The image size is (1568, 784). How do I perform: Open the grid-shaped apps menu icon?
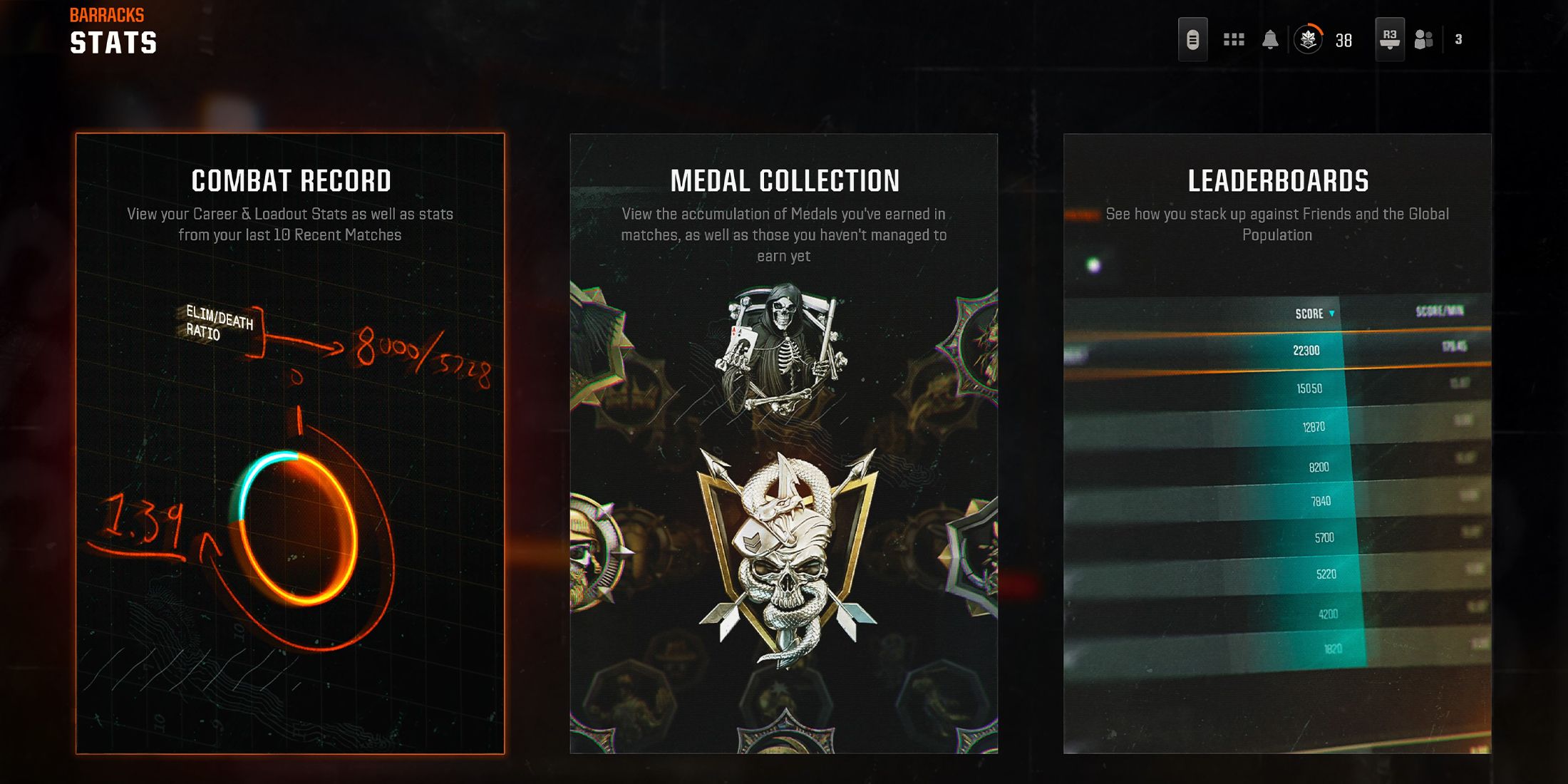pyautogui.click(x=1234, y=40)
